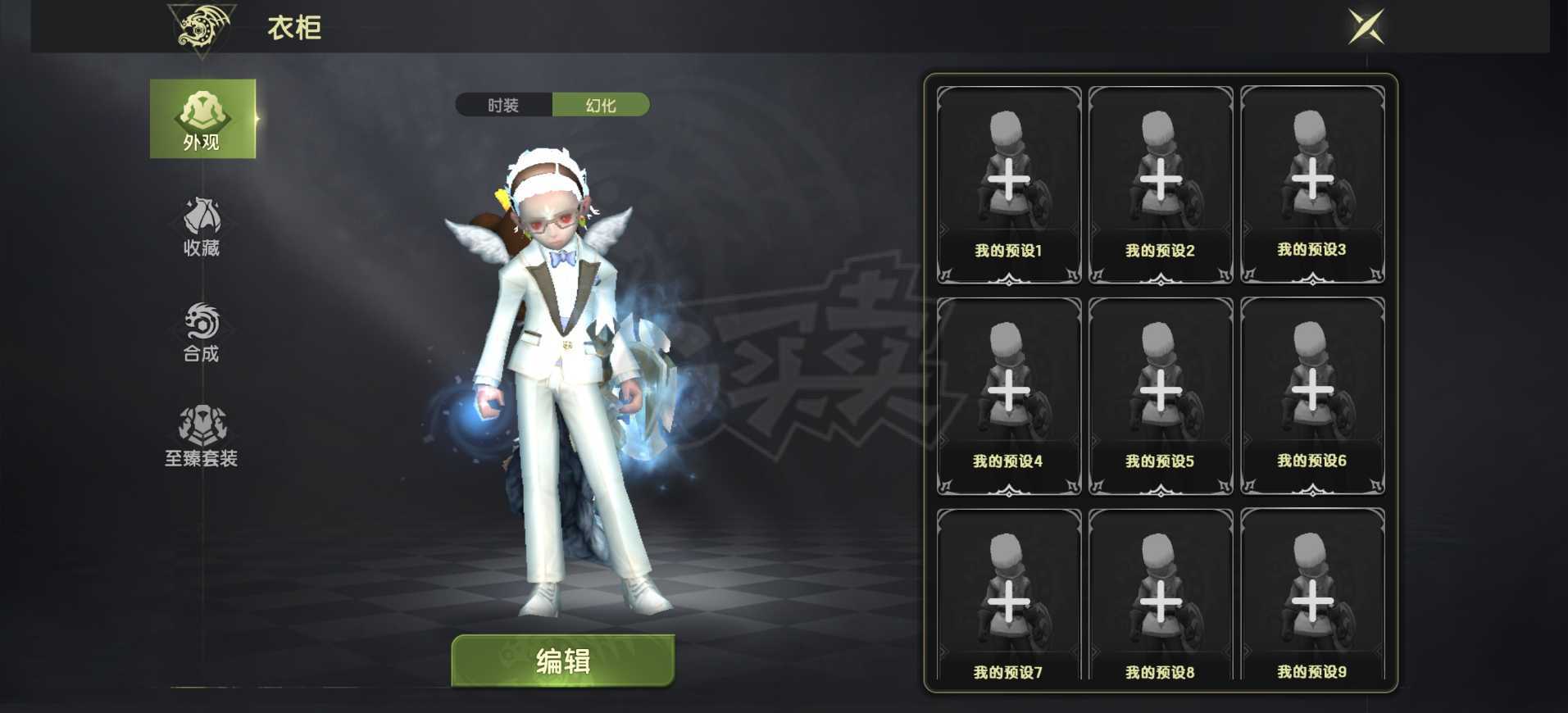This screenshot has height=713, width=1568.
Task: Open the 至臻套装 premium set panel
Action: [203, 435]
